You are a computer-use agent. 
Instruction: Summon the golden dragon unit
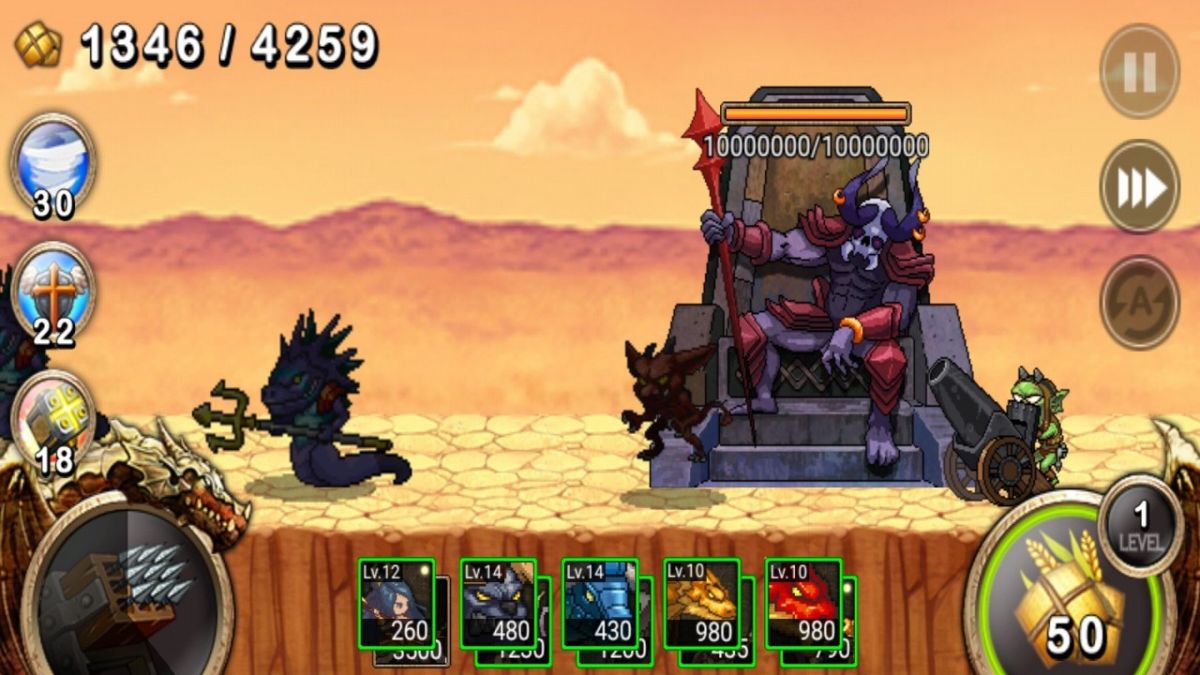click(702, 603)
